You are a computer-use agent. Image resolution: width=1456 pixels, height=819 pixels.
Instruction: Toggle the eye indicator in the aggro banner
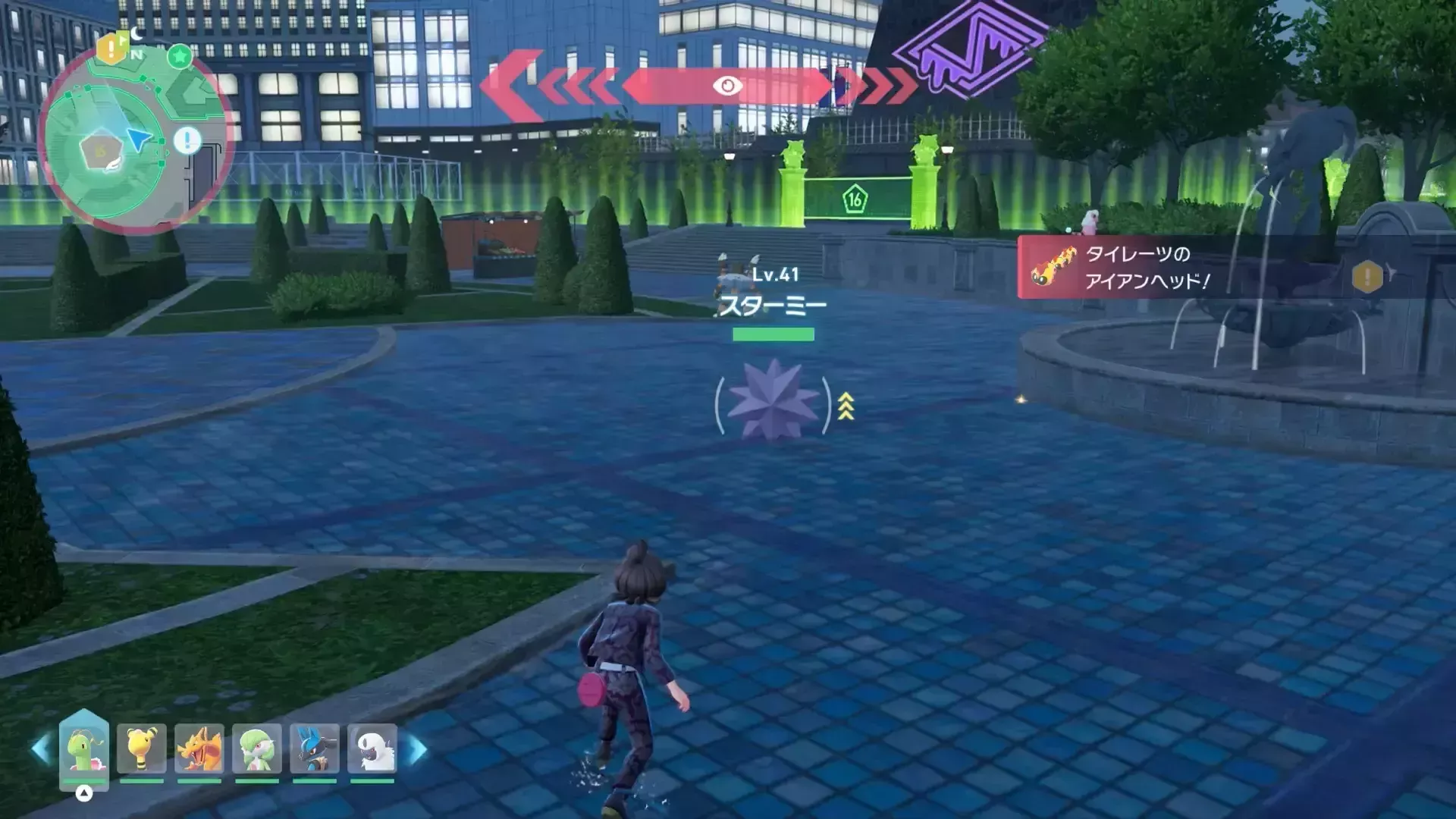pos(728,86)
